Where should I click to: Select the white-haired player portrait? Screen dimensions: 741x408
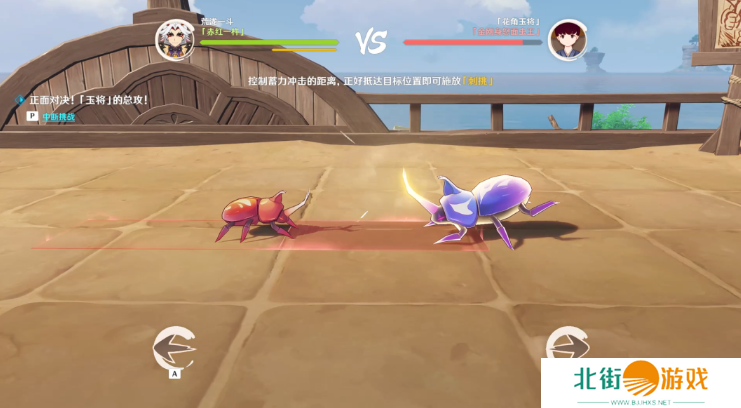[x=174, y=40]
